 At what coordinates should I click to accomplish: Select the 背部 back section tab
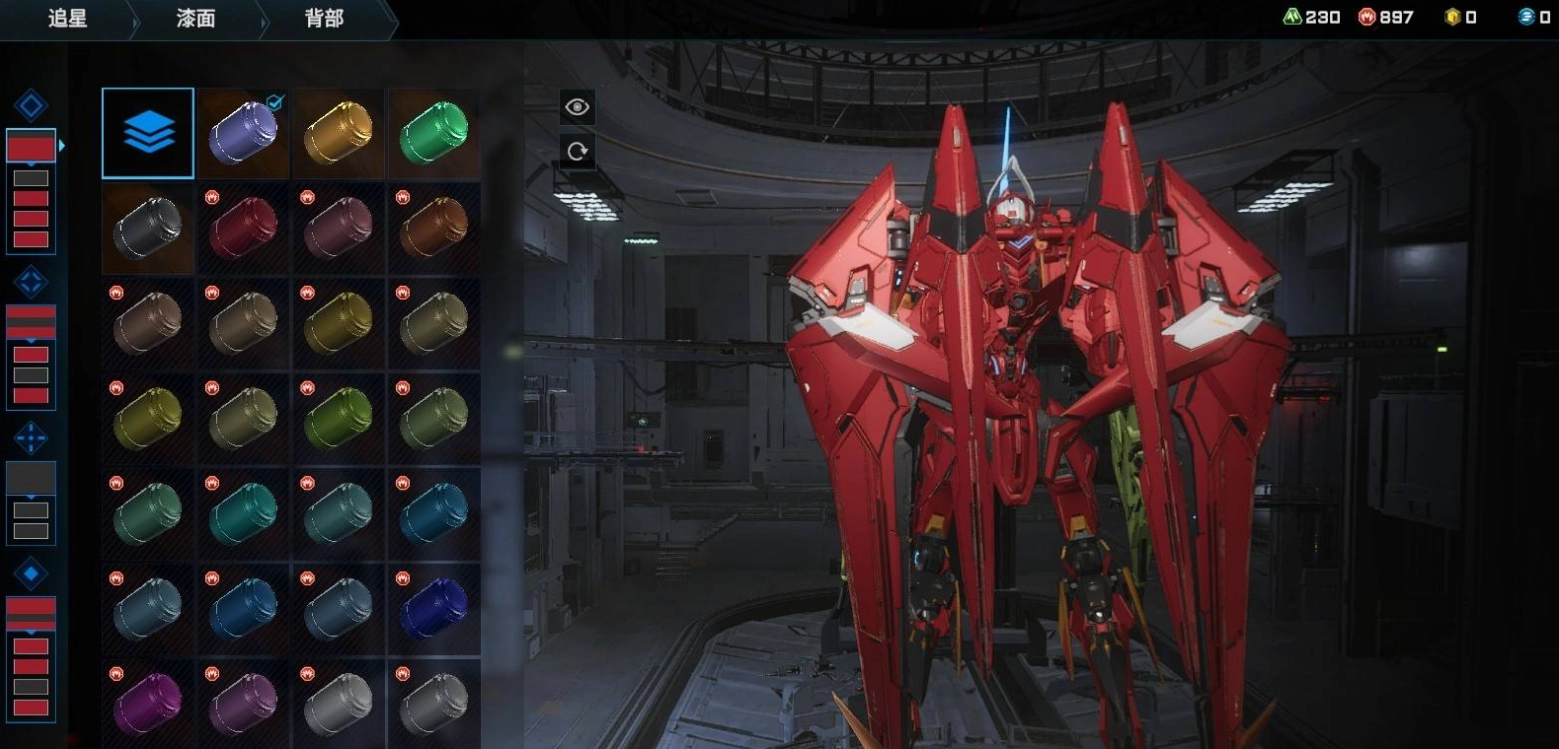[324, 19]
